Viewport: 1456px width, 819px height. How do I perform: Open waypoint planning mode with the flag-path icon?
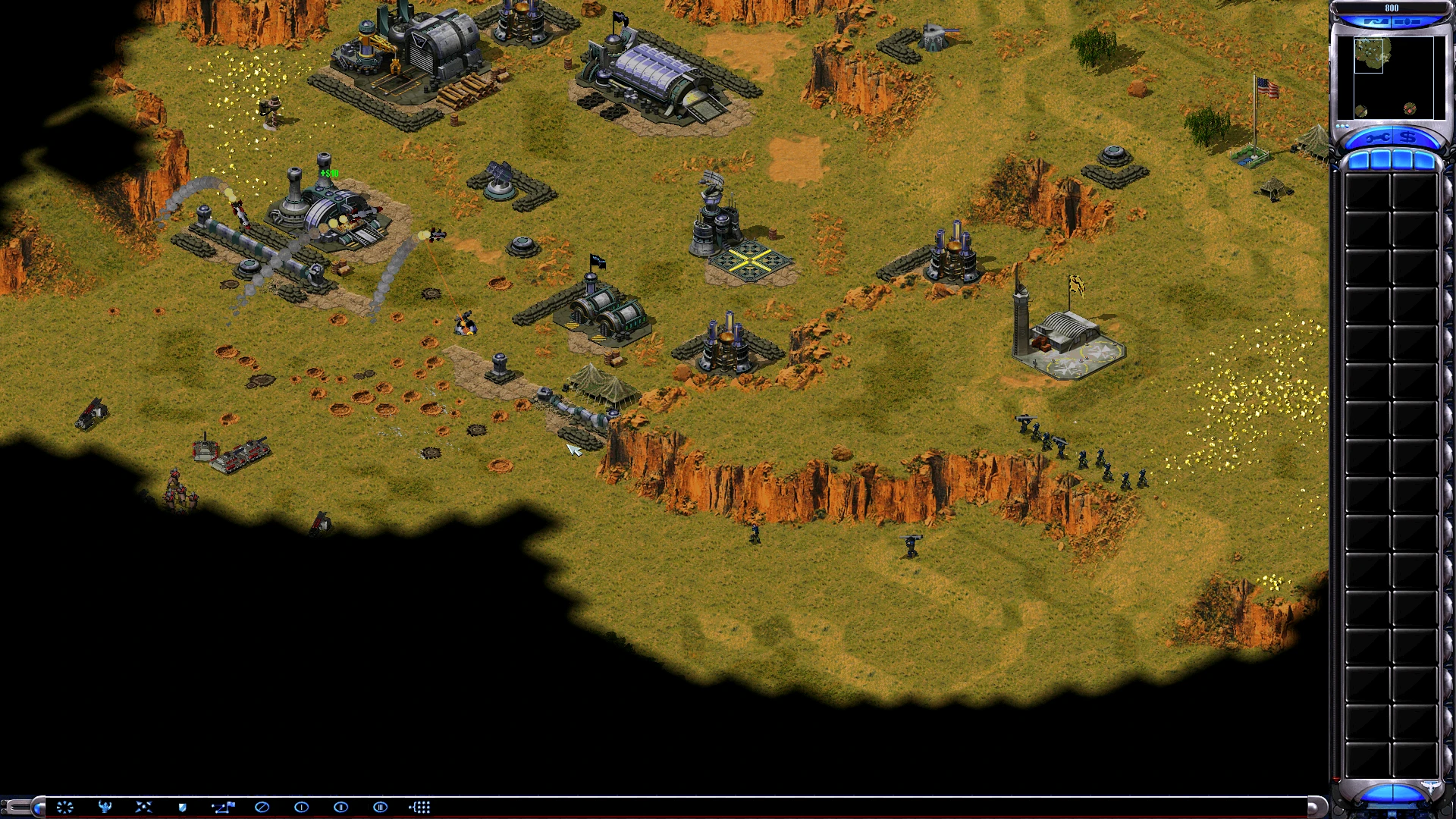(x=224, y=807)
